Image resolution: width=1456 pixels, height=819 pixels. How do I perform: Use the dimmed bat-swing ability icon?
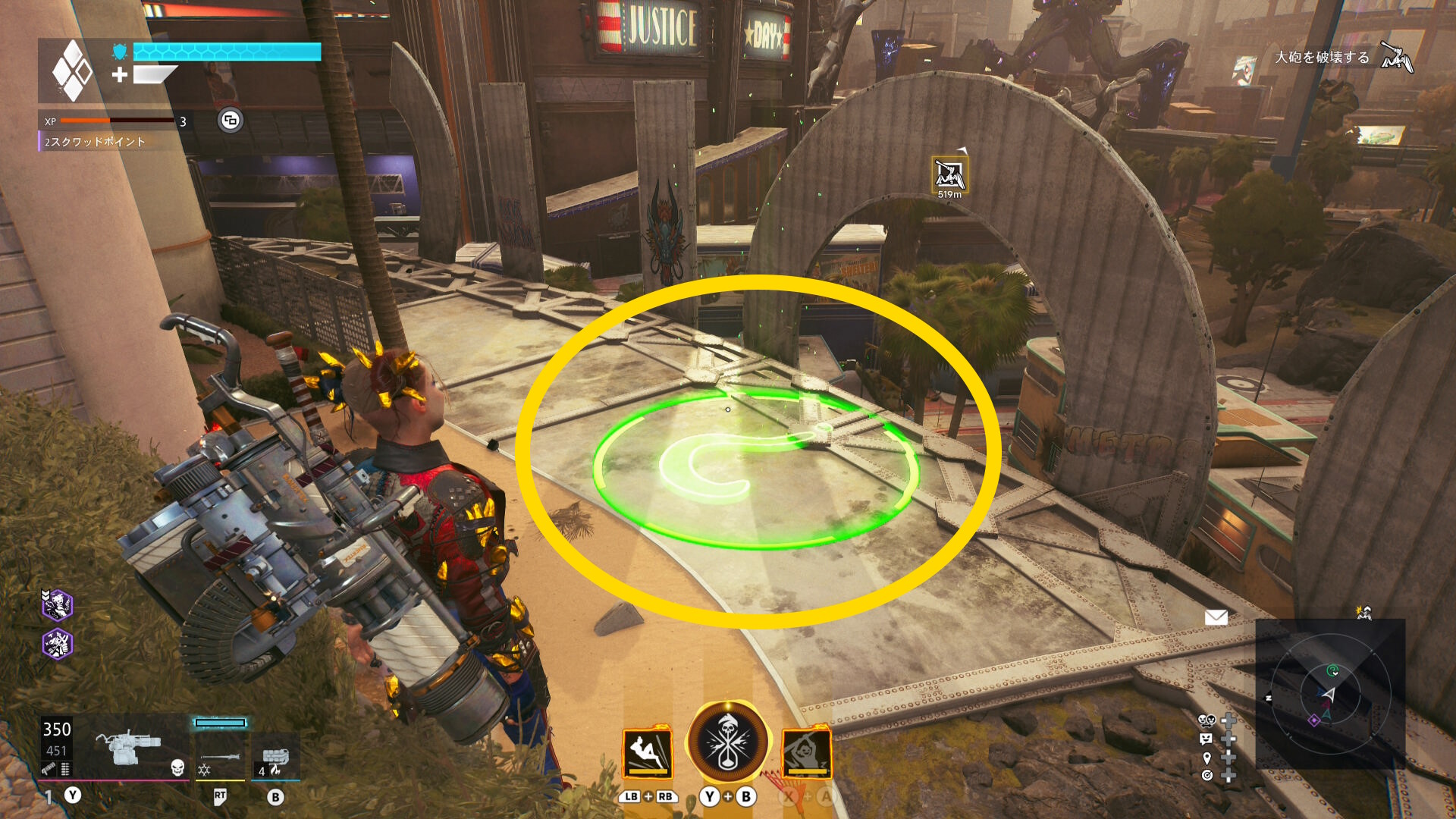807,752
